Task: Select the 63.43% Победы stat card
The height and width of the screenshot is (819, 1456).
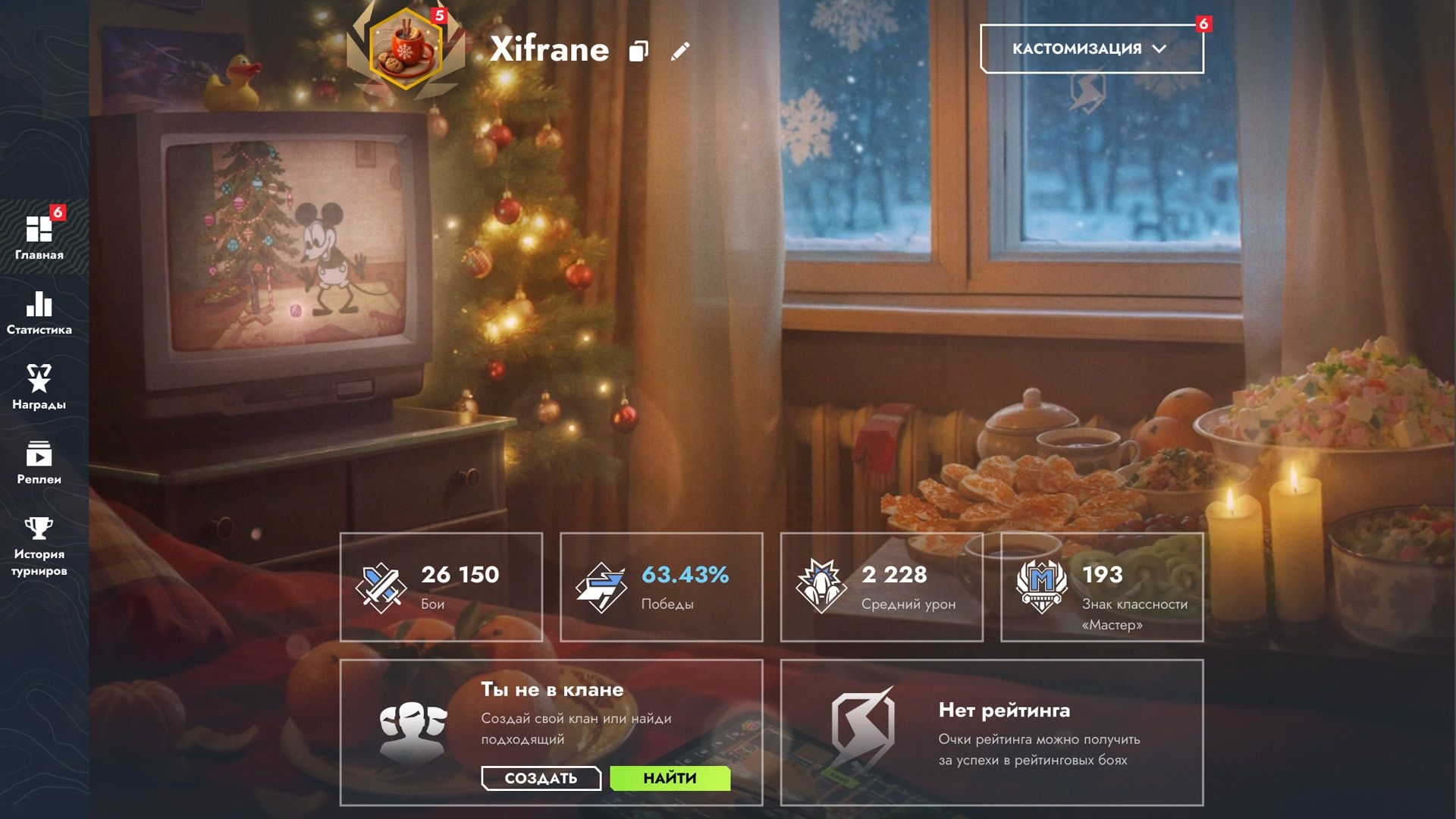Action: 661,587
